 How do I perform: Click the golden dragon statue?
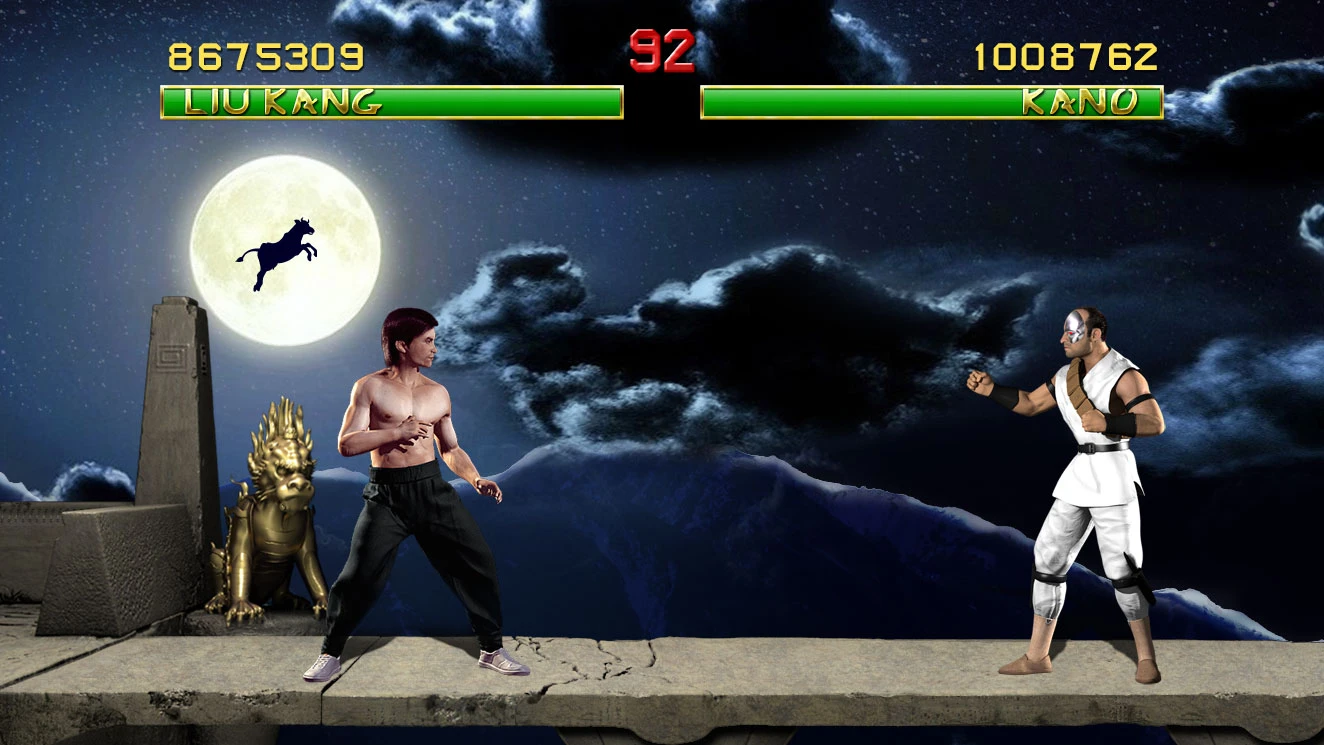(x=270, y=510)
